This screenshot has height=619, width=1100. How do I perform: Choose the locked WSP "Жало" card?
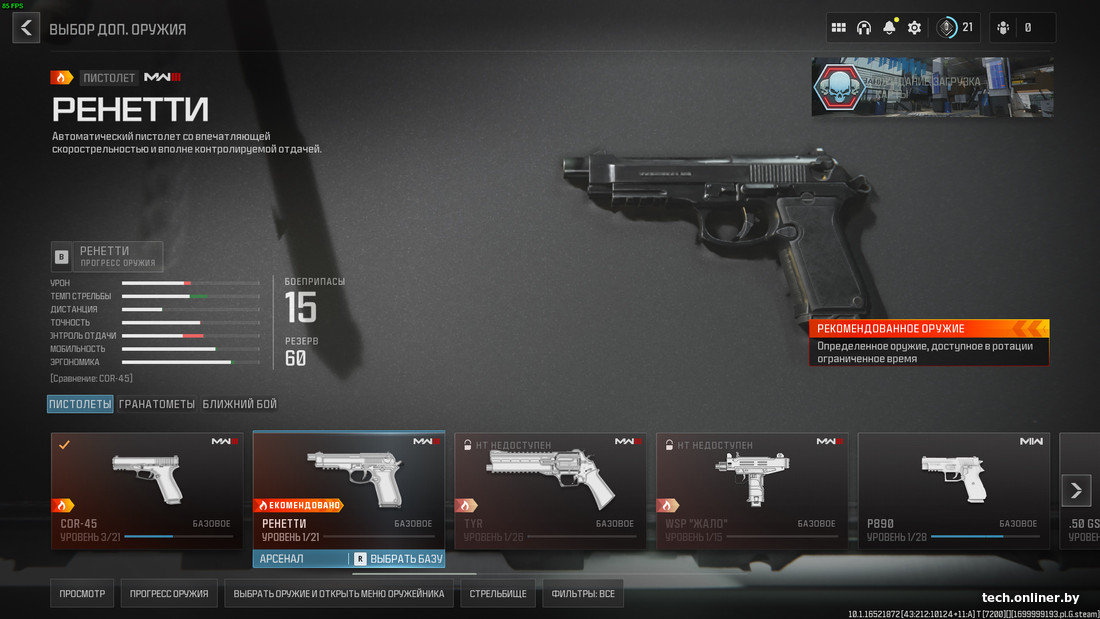tap(752, 490)
